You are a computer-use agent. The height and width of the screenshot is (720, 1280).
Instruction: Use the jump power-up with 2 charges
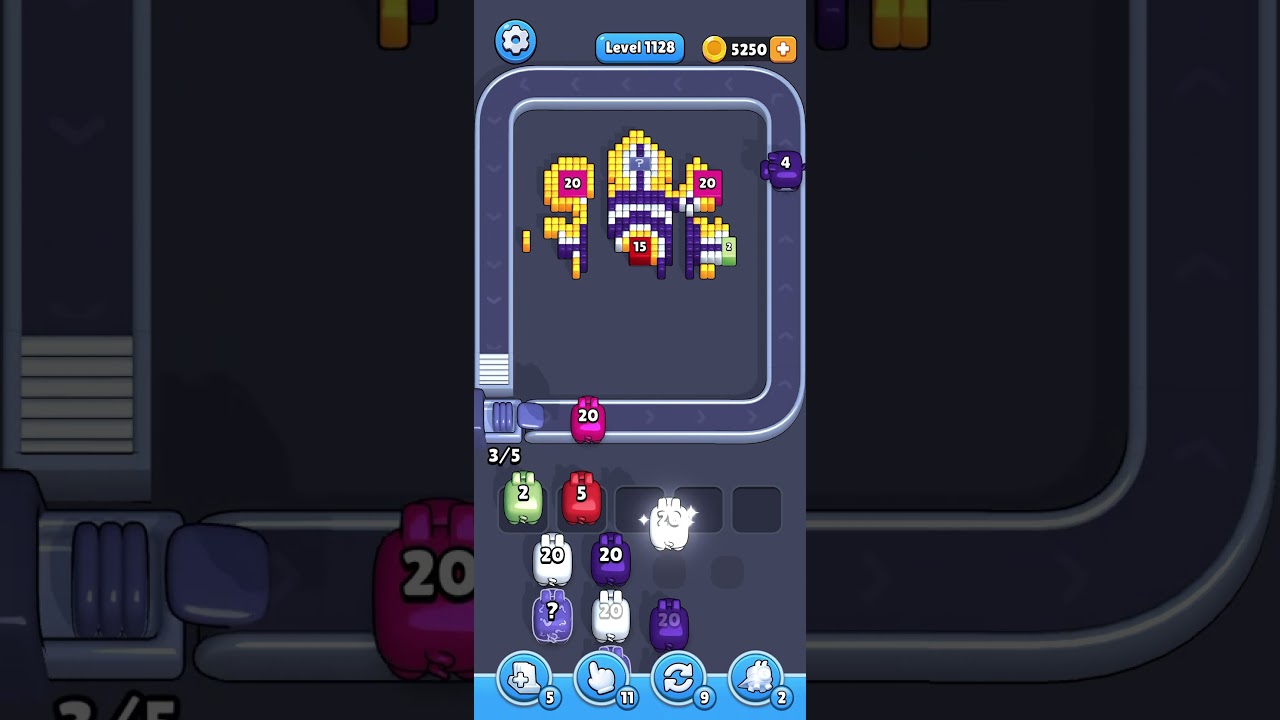click(x=755, y=678)
